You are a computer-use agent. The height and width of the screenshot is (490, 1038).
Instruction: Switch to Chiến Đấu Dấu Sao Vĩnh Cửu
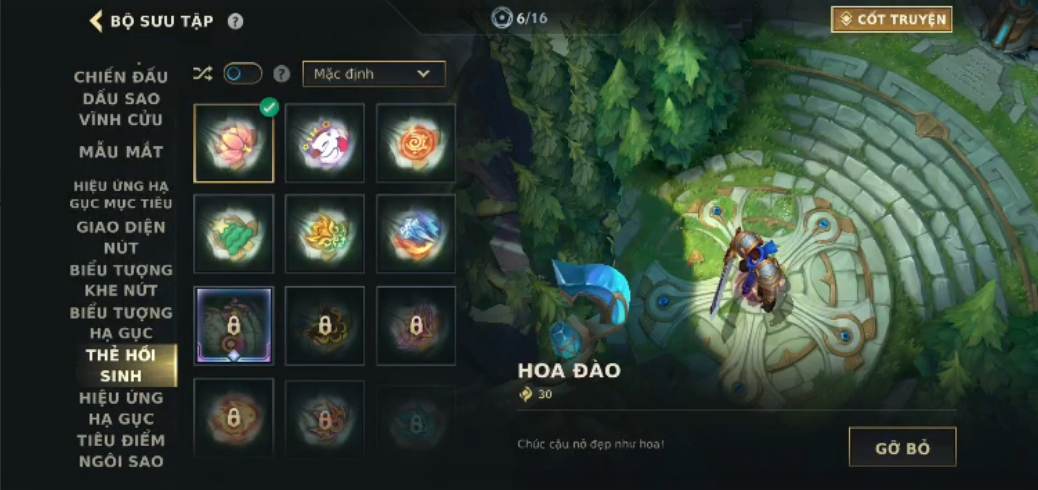pyautogui.click(x=121, y=98)
